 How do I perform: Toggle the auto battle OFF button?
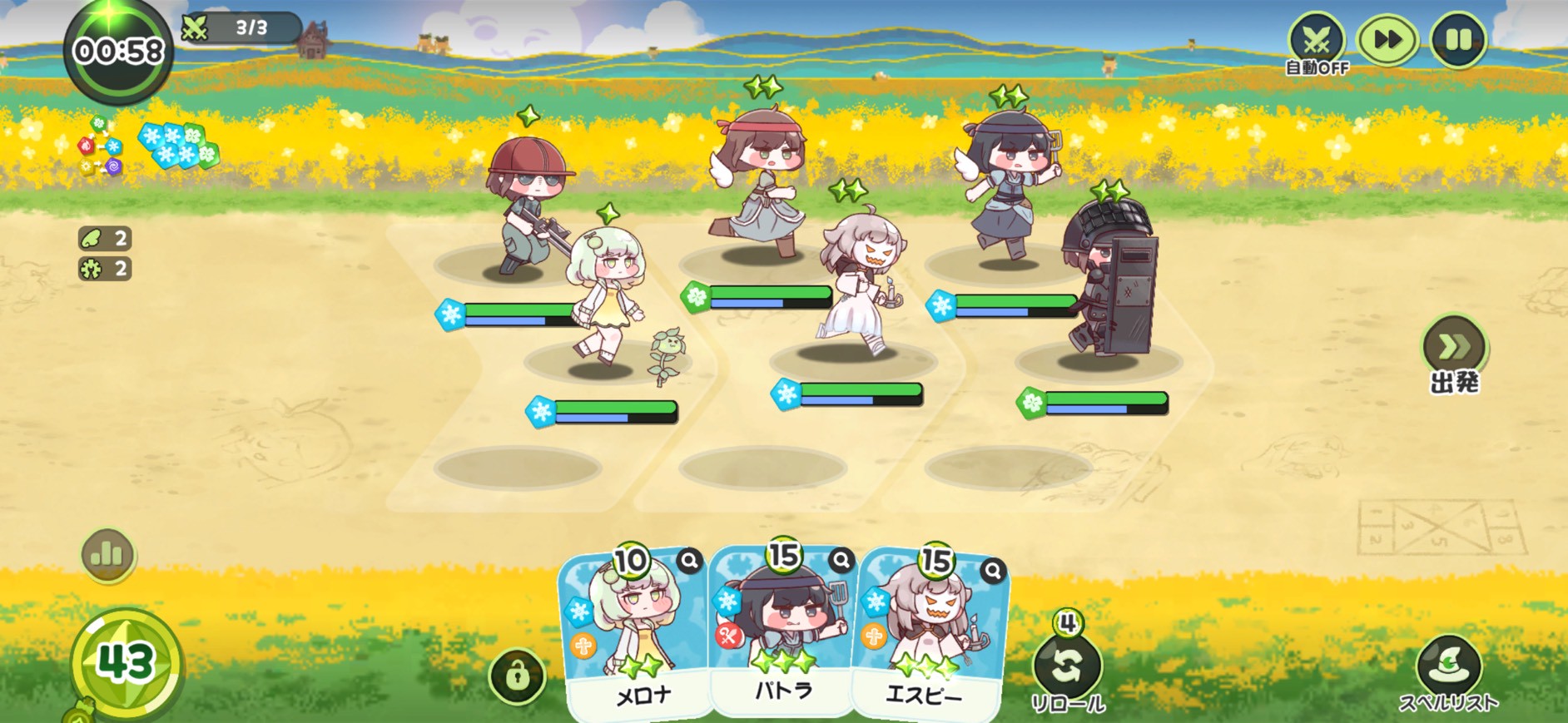click(1316, 42)
